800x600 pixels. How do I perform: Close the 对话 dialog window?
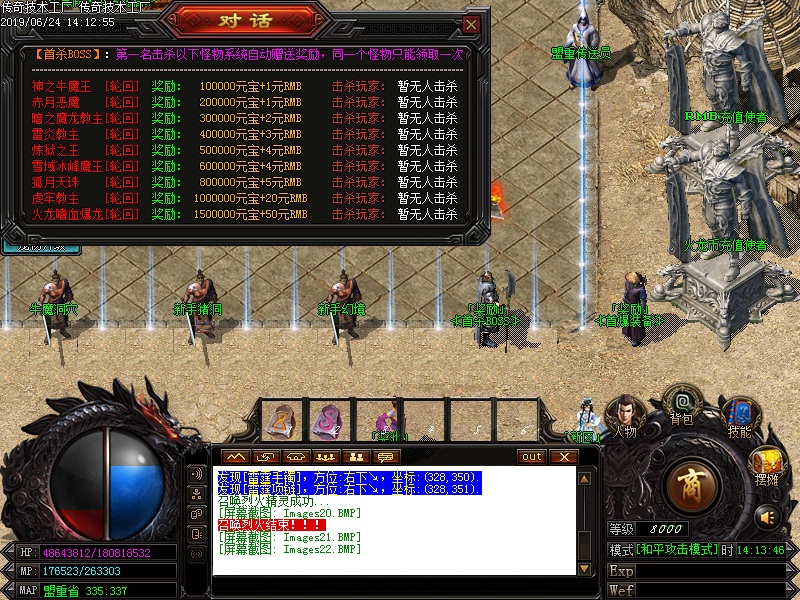471,24
